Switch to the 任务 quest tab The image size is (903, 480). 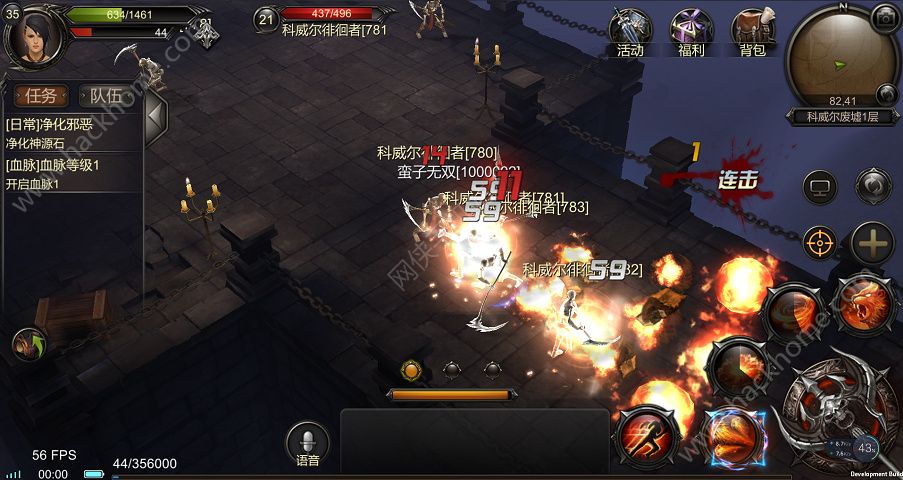(42, 96)
